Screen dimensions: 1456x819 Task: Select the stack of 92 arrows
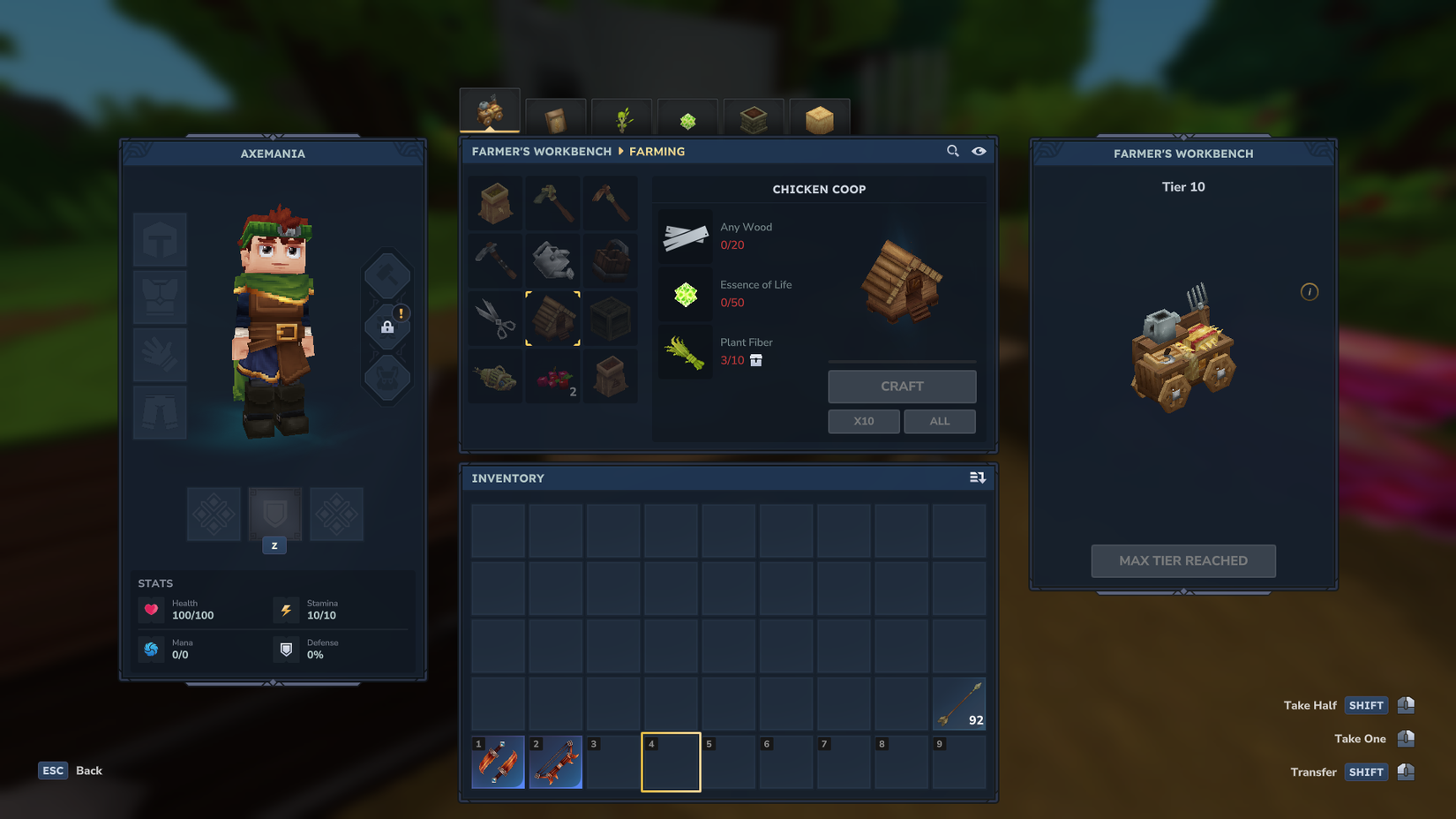[x=959, y=703]
